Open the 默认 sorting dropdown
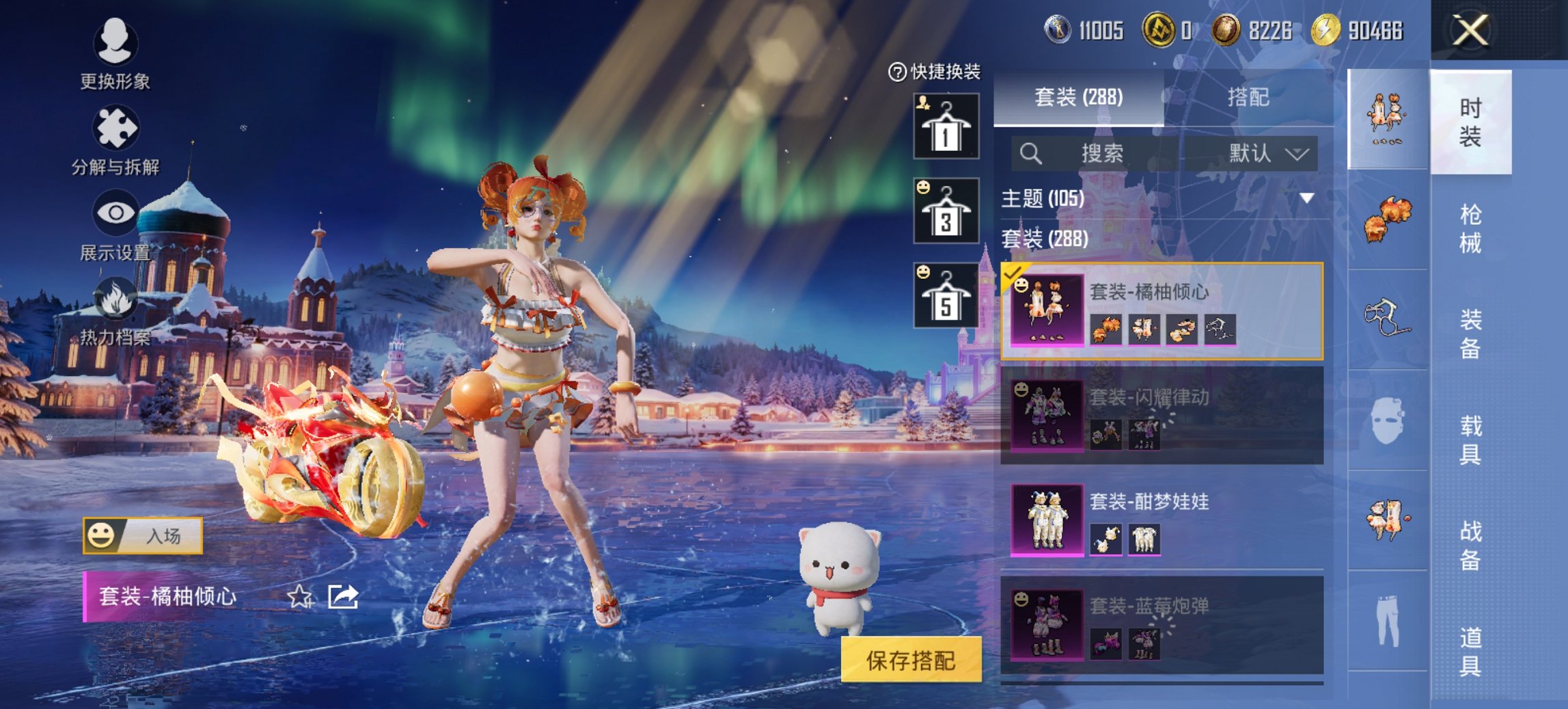The height and width of the screenshot is (709, 1568). tap(1266, 153)
